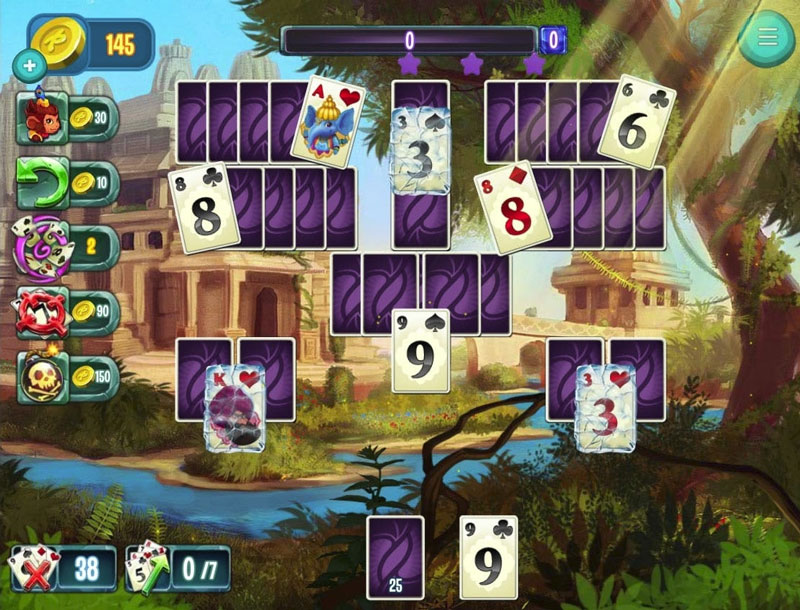The width and height of the screenshot is (800, 610).
Task: Pick the 6 of clubs card
Action: (636, 119)
